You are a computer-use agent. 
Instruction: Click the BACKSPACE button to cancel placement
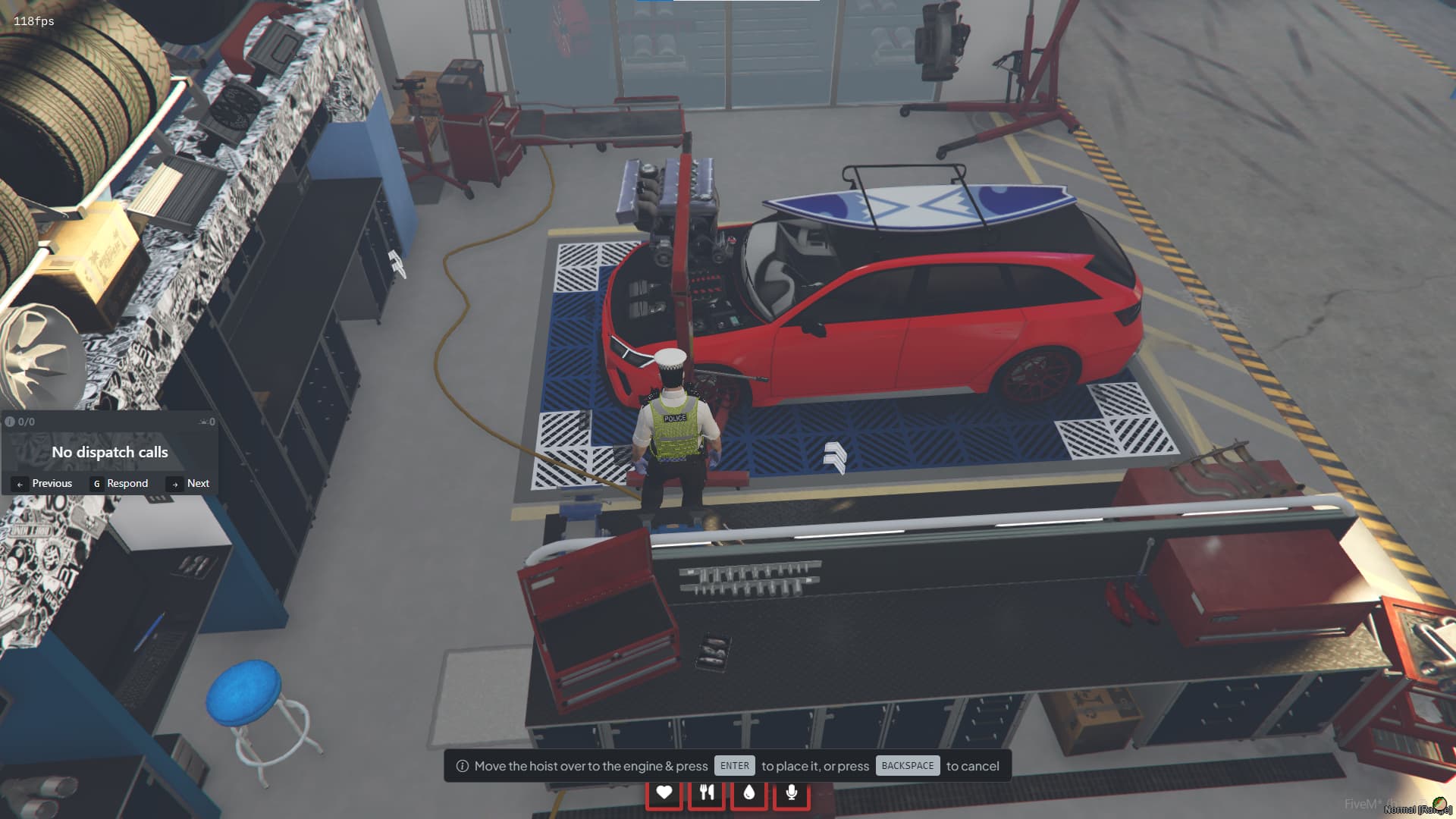click(x=907, y=765)
